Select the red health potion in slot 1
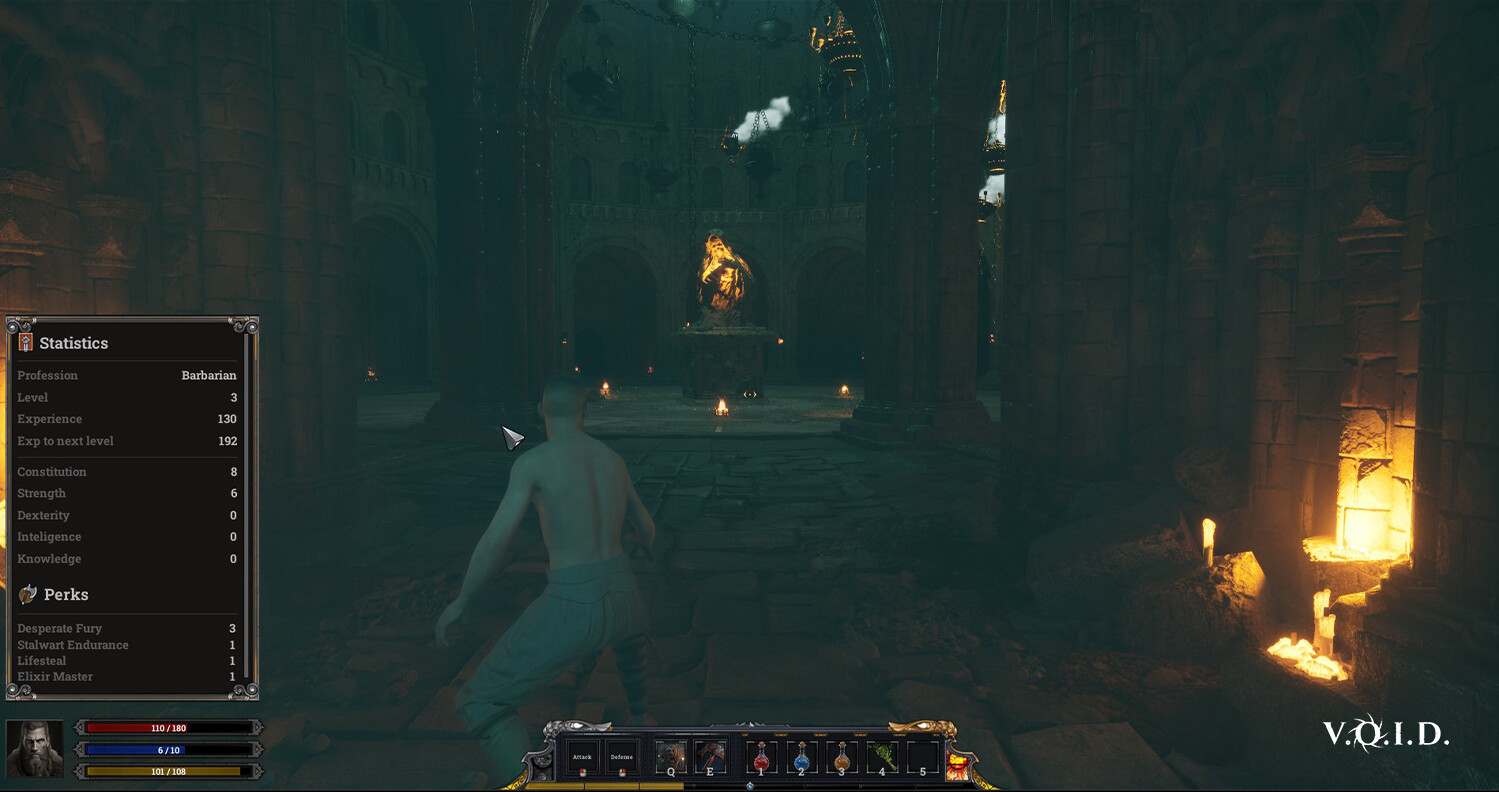Viewport: 1499px width, 792px height. pyautogui.click(x=761, y=758)
